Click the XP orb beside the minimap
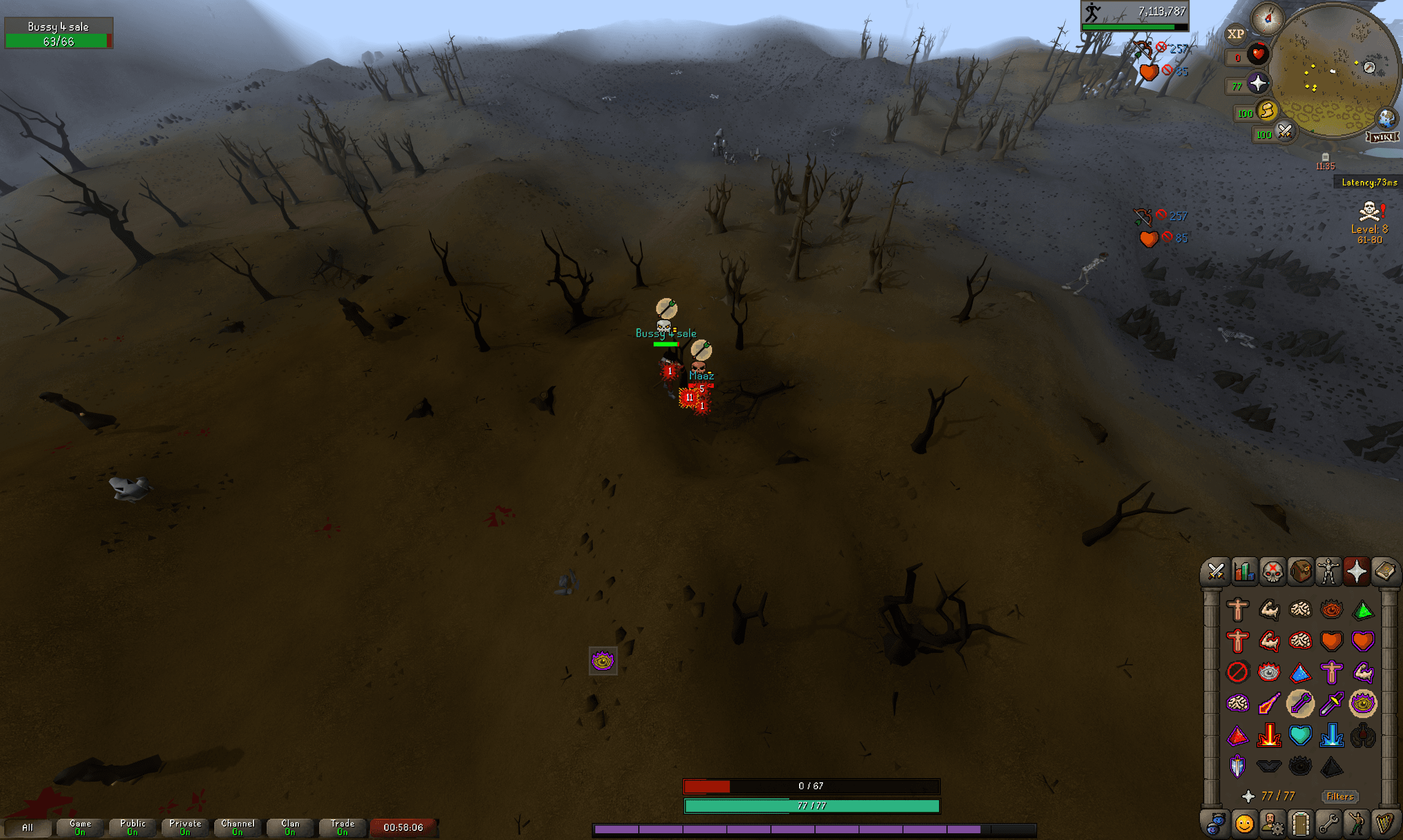The height and width of the screenshot is (840, 1403). pyautogui.click(x=1235, y=34)
